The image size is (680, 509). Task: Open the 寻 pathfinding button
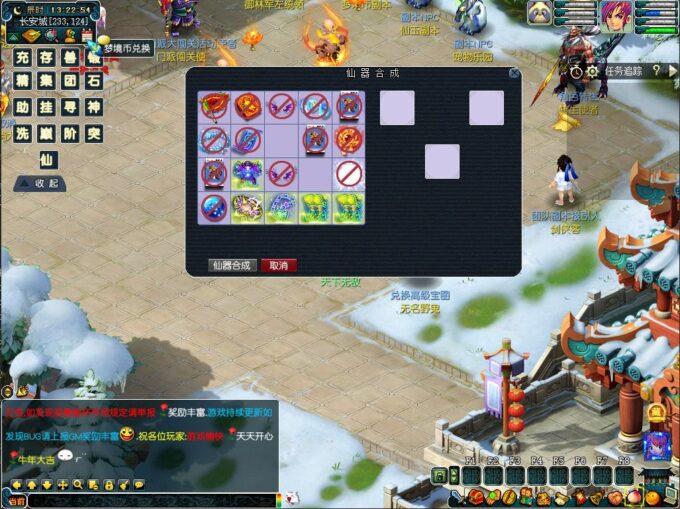tap(70, 107)
